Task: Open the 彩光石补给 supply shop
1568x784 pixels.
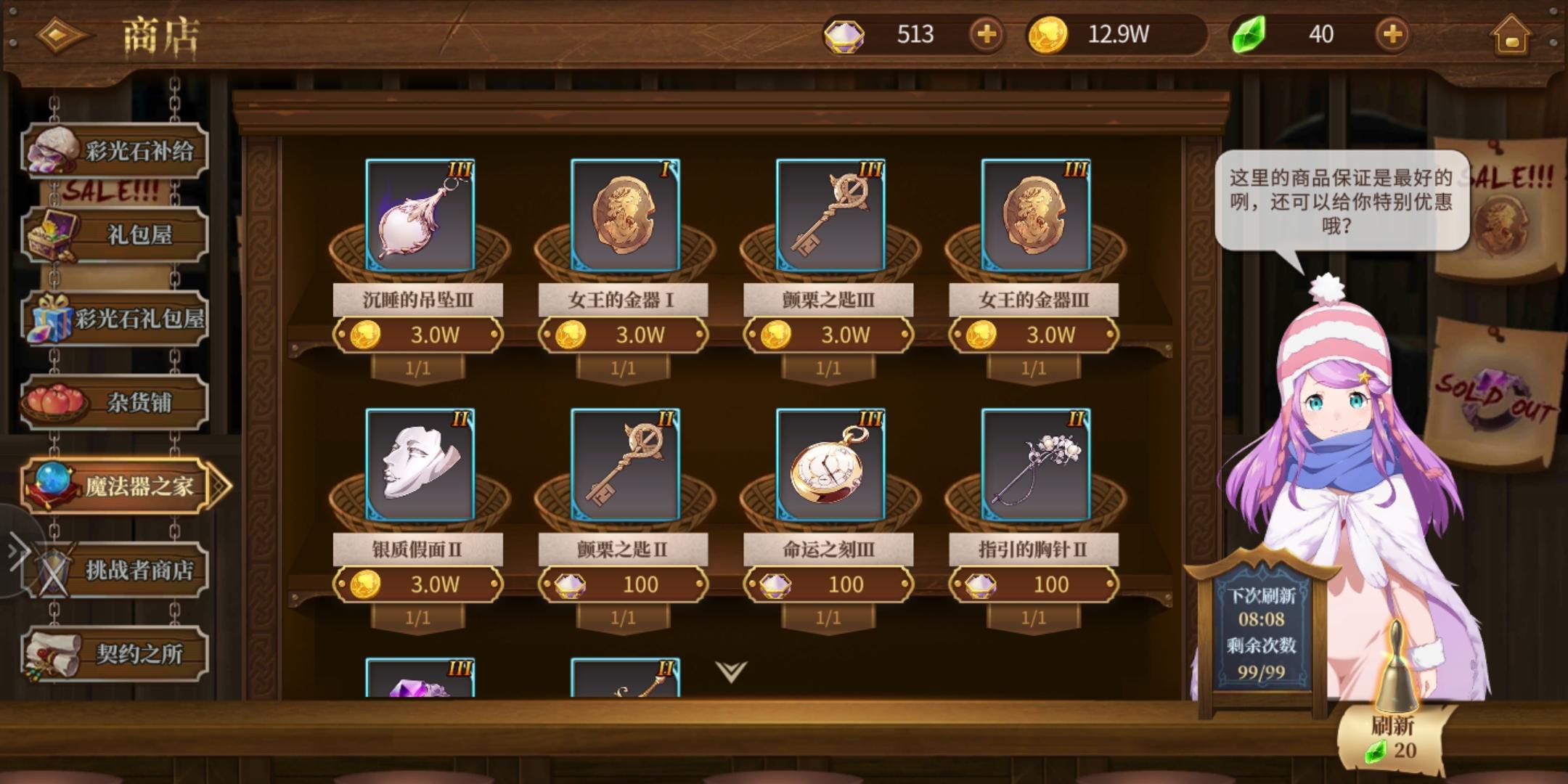Action: point(116,148)
